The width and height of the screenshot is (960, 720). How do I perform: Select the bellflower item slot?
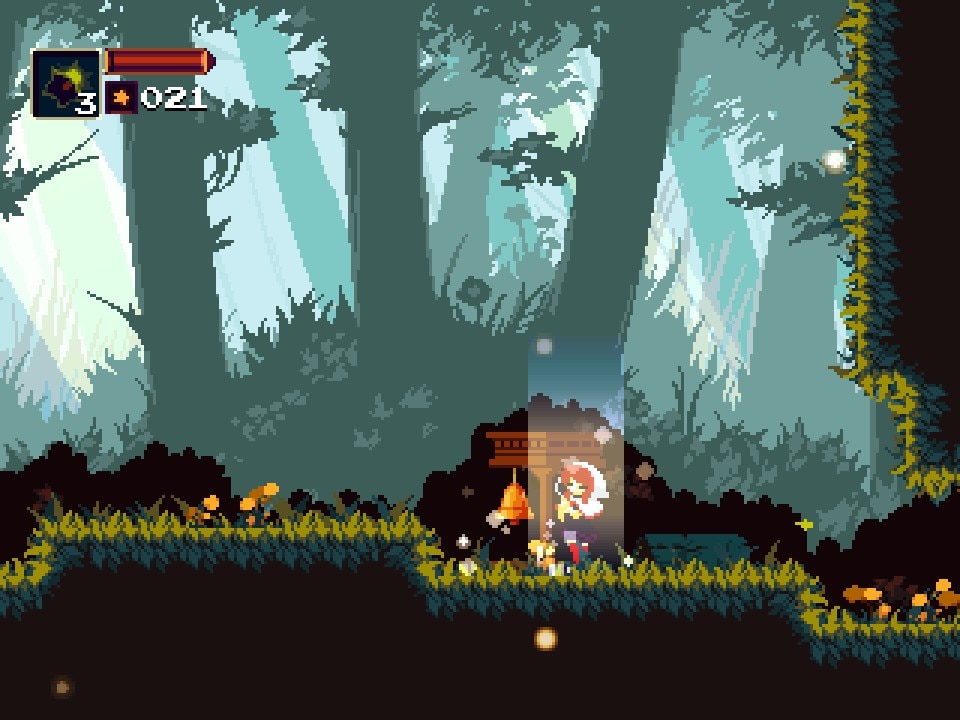(66, 83)
